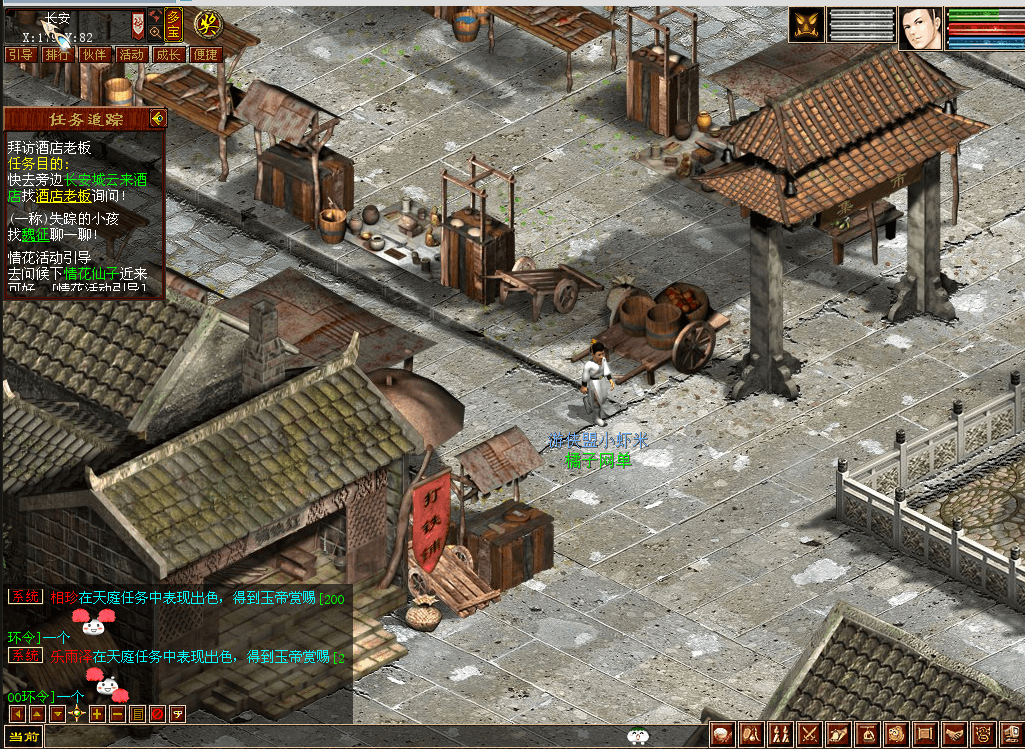Collapse the 任务追踪 quest tracker panel
This screenshot has height=749, width=1025.
tap(157, 119)
